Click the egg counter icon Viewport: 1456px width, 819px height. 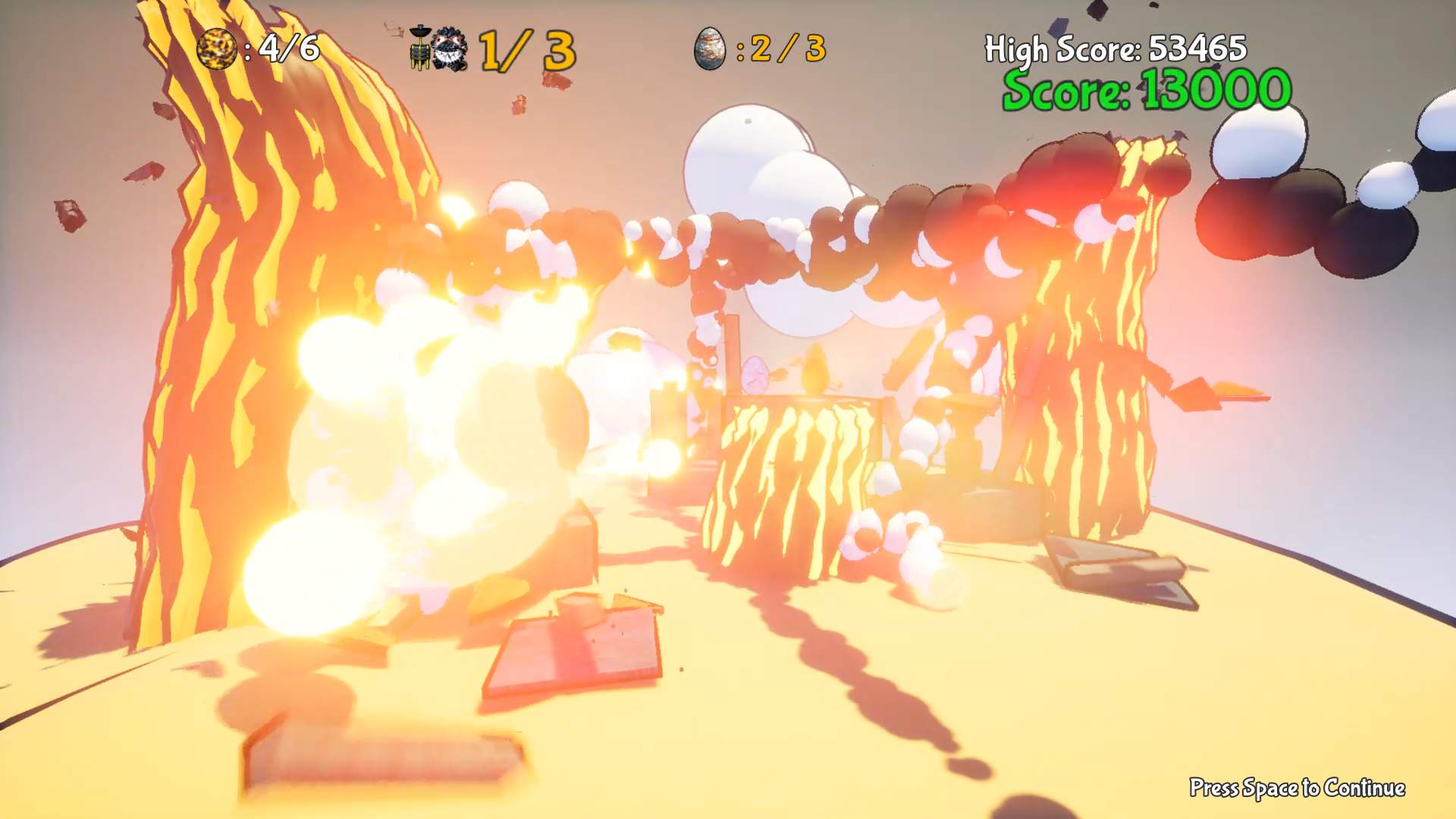tap(711, 49)
